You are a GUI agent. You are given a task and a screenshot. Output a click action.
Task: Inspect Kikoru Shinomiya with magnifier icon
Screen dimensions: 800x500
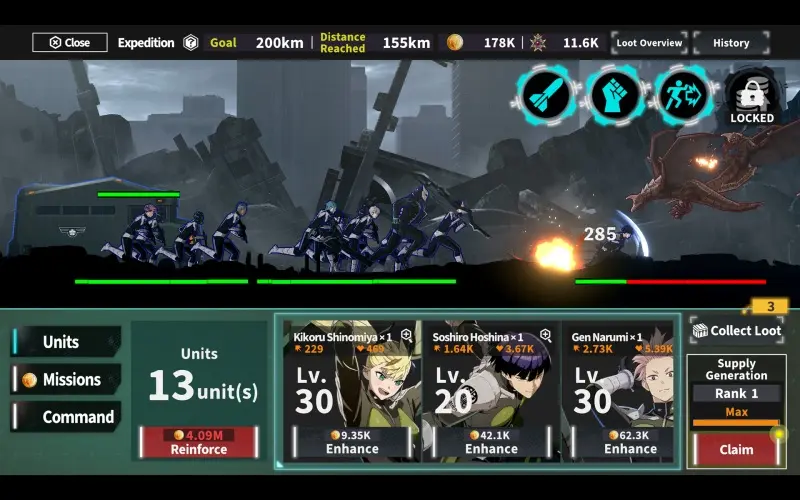tap(406, 336)
